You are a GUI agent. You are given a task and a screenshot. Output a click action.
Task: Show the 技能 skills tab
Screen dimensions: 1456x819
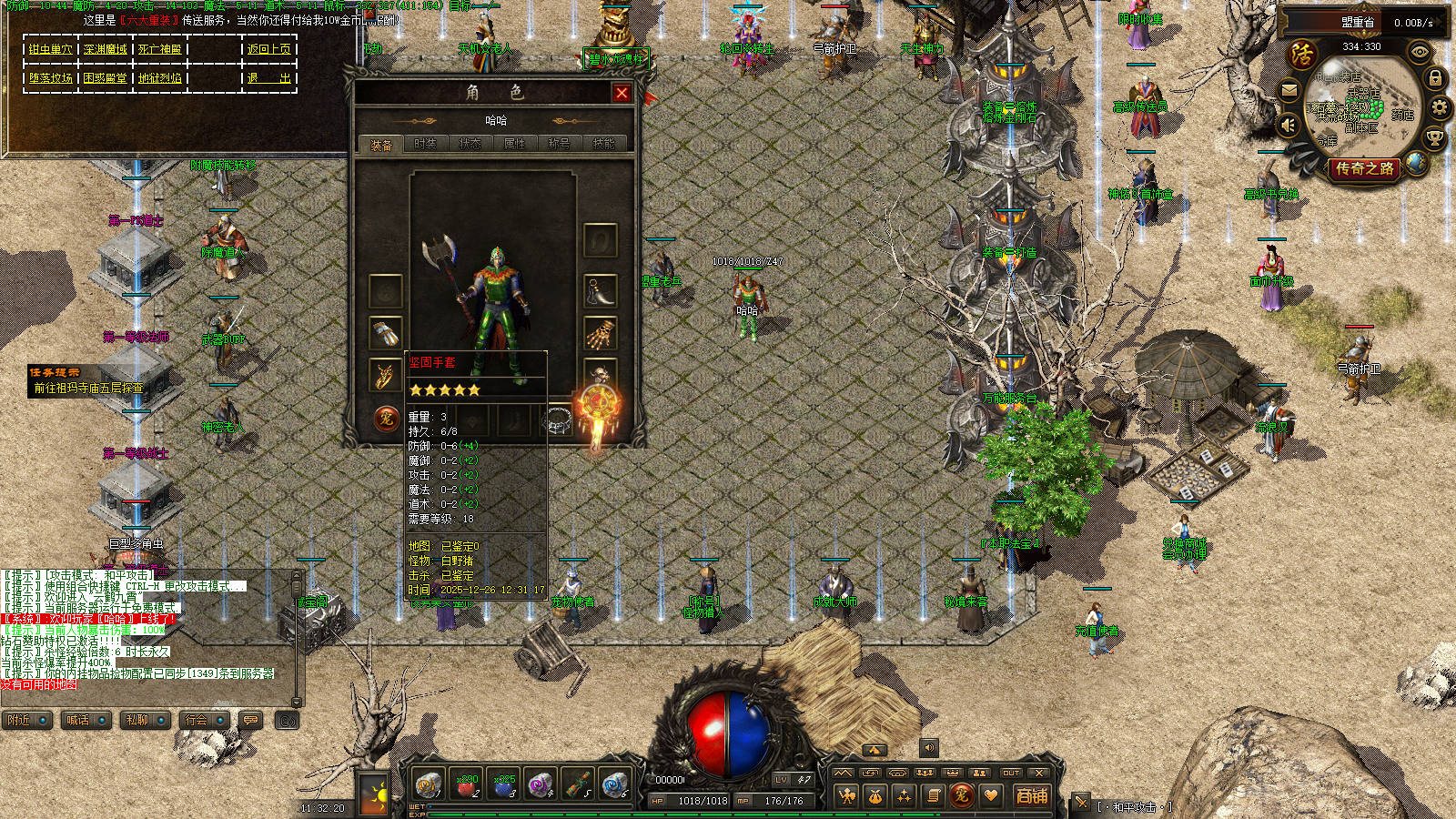pyautogui.click(x=603, y=144)
